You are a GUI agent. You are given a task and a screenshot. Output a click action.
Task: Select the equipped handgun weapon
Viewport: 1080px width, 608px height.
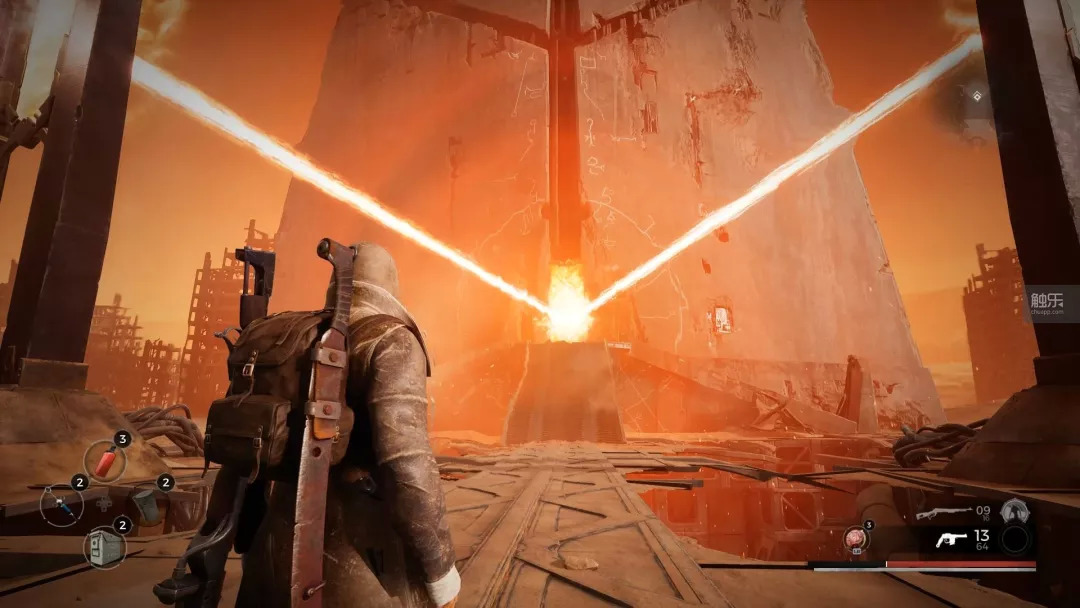(x=951, y=540)
